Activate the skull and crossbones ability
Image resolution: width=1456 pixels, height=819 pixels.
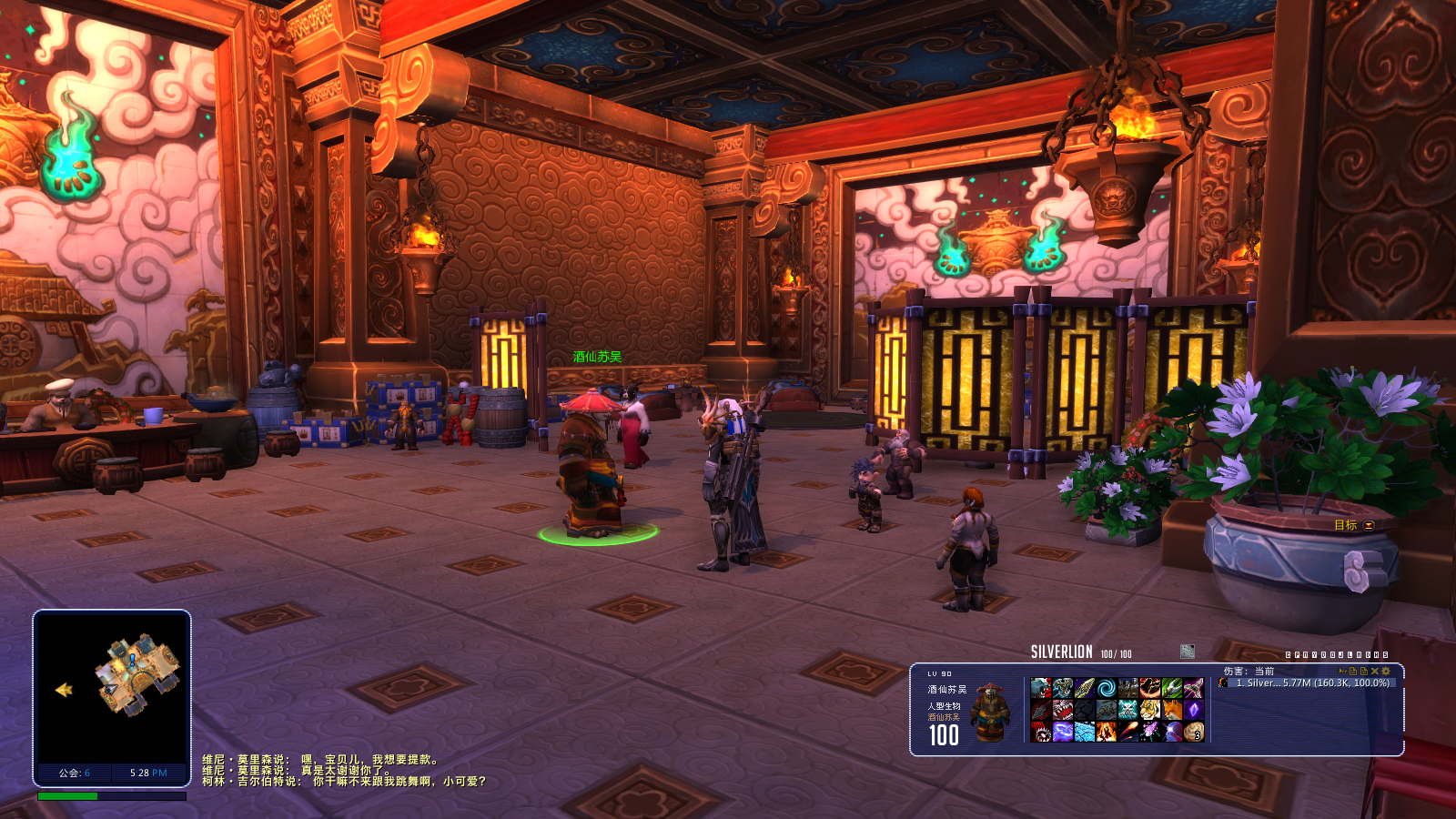(x=1128, y=710)
